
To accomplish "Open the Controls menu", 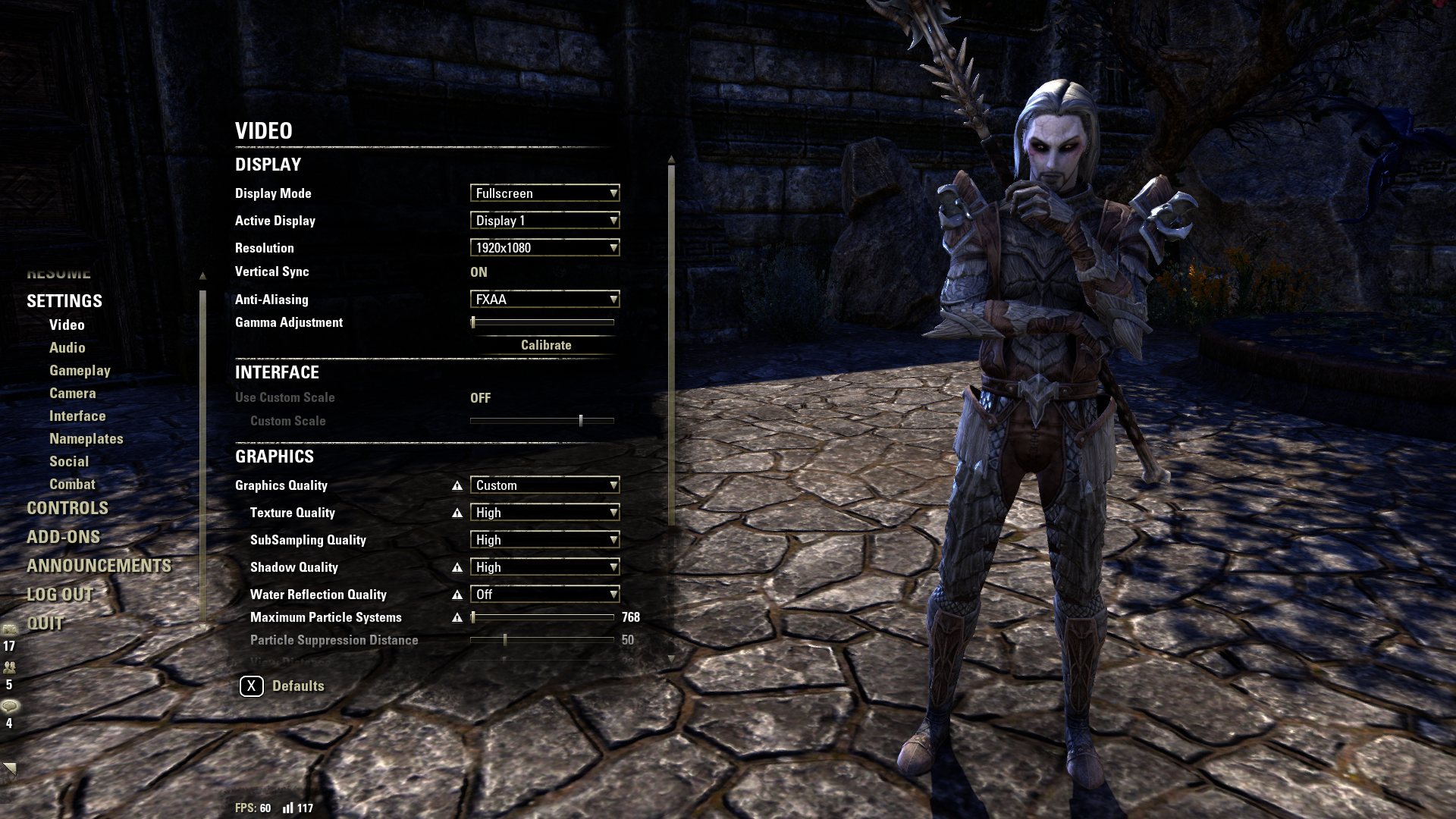I will [x=67, y=508].
